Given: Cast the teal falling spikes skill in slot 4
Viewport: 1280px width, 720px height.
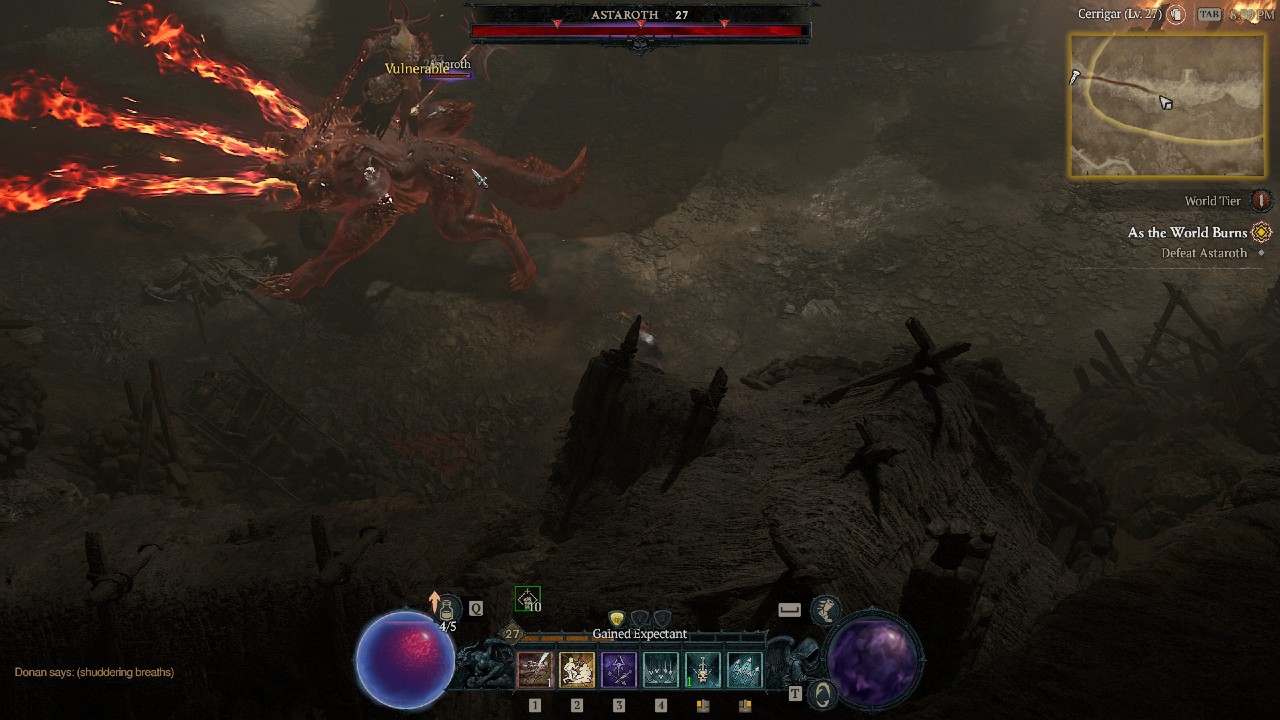Looking at the screenshot, I should click(661, 670).
